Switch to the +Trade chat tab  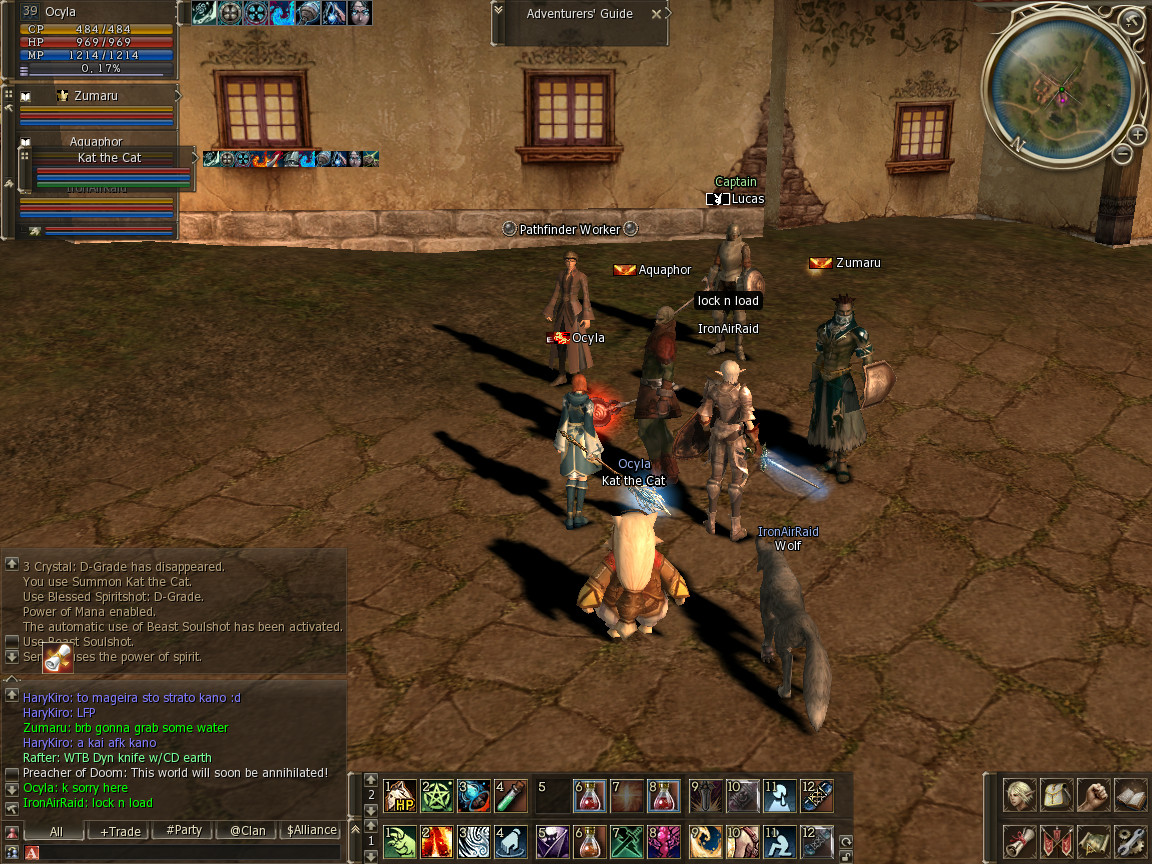[x=120, y=831]
